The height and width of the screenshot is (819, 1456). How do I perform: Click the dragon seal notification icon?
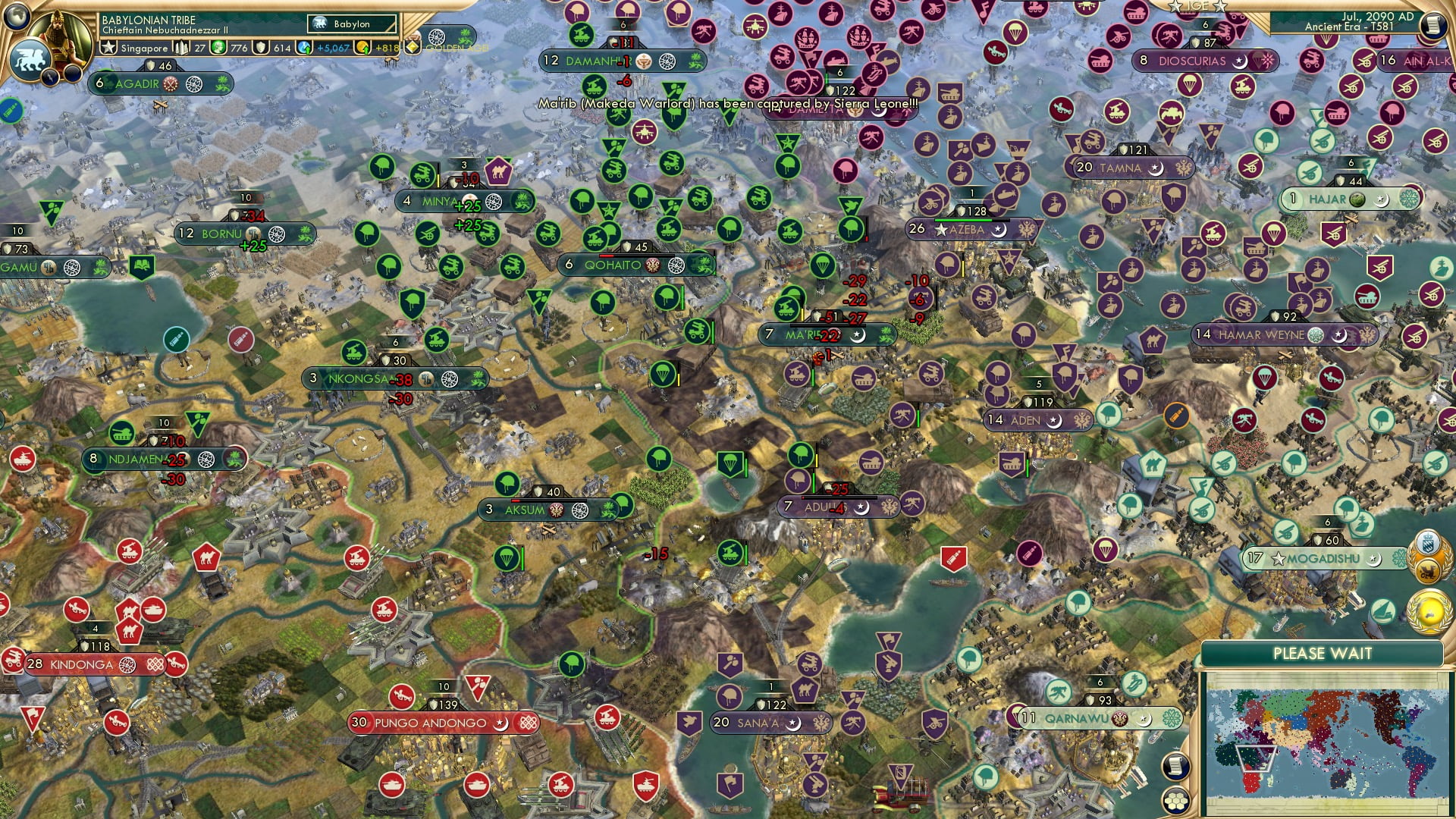(x=1429, y=571)
